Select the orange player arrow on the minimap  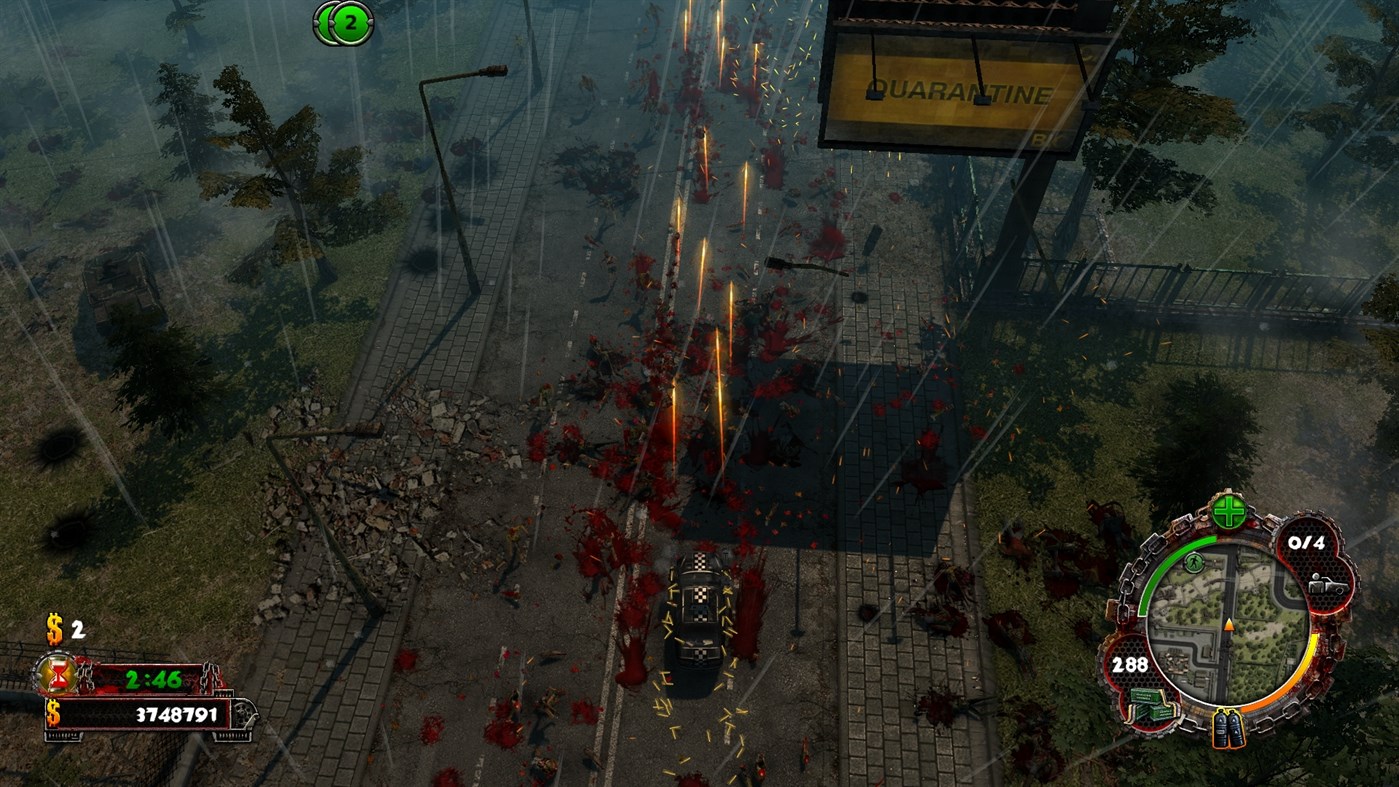click(1228, 625)
